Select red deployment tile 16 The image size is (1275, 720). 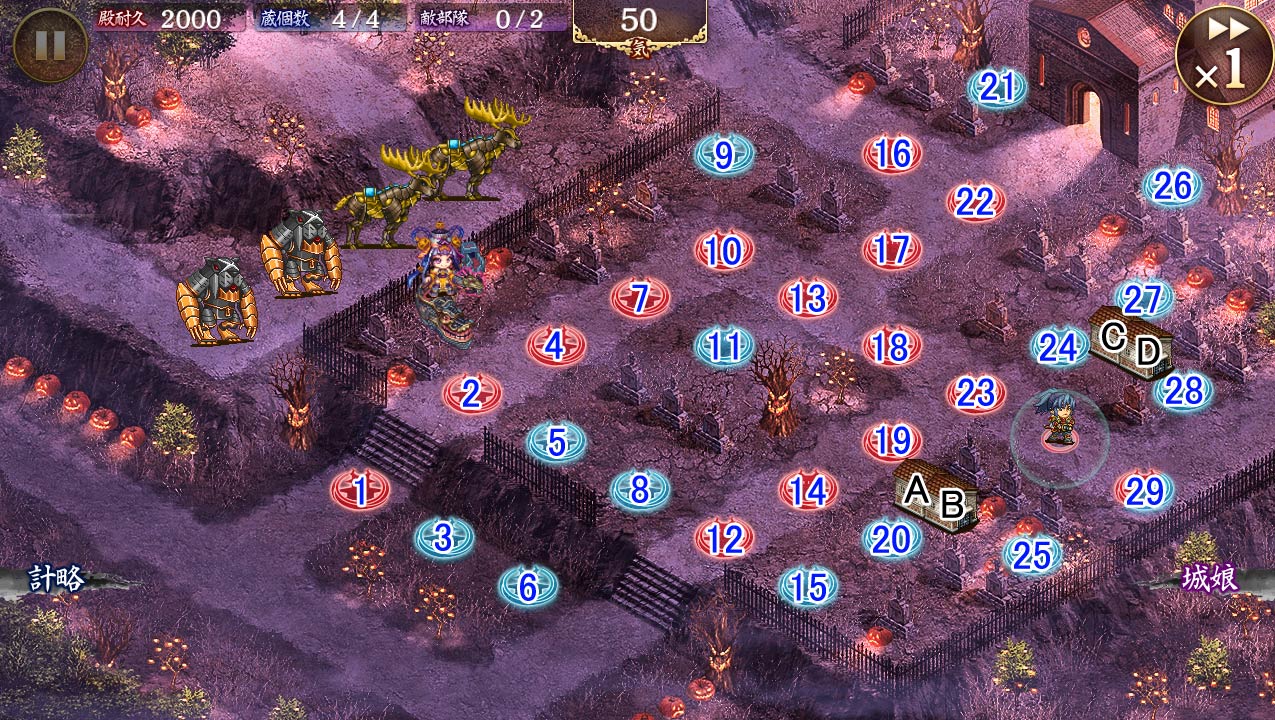pos(892,154)
